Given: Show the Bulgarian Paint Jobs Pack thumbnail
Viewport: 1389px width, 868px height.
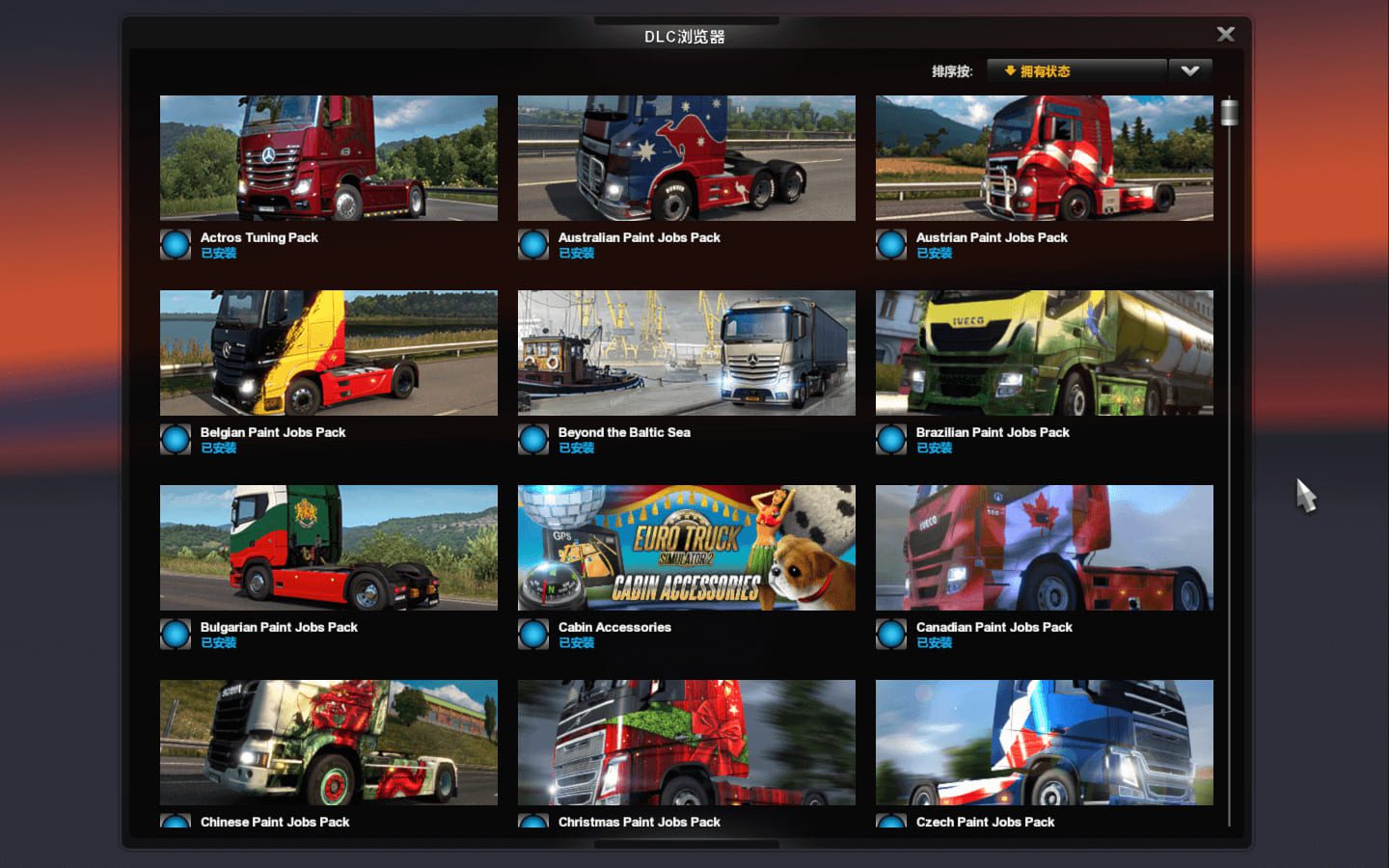Looking at the screenshot, I should pyautogui.click(x=329, y=548).
